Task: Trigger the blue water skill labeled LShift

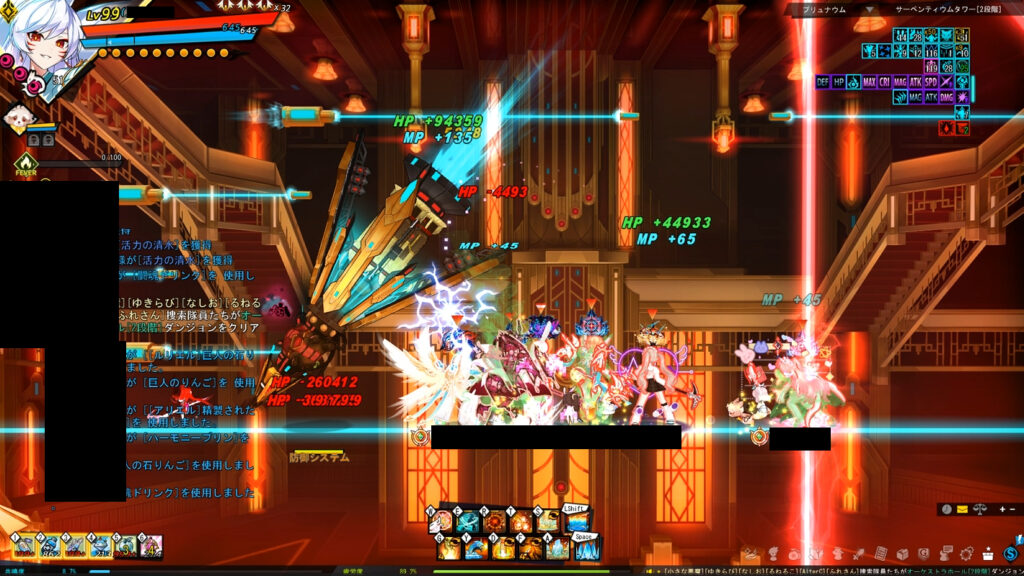Action: pyautogui.click(x=577, y=520)
